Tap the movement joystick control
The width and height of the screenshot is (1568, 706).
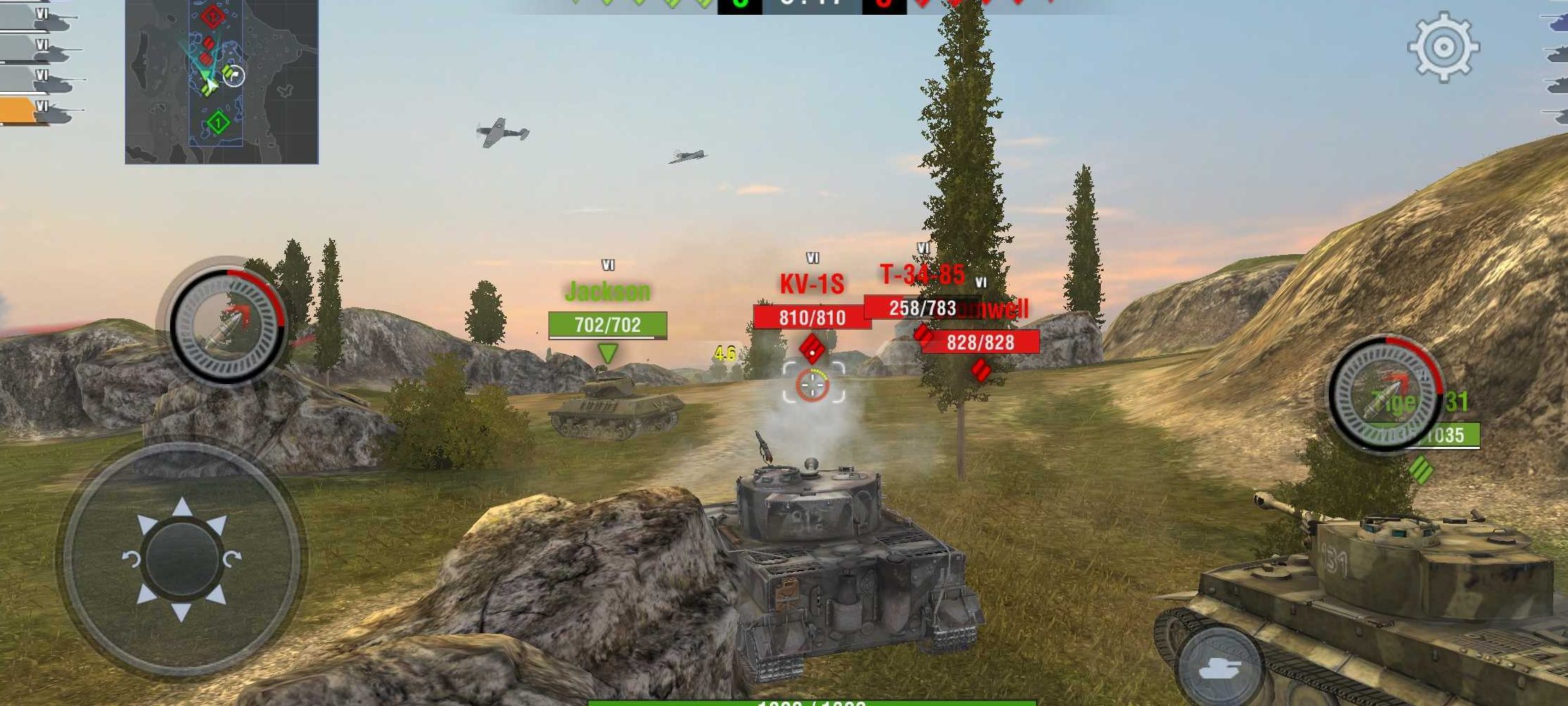pos(181,556)
